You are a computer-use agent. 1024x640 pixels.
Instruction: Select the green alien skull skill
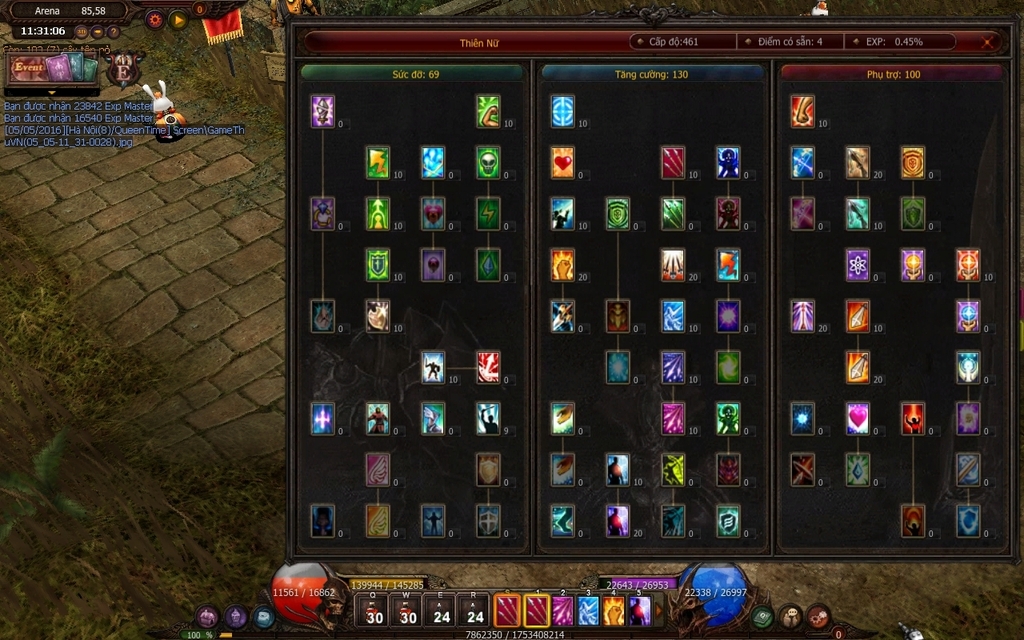[488, 162]
